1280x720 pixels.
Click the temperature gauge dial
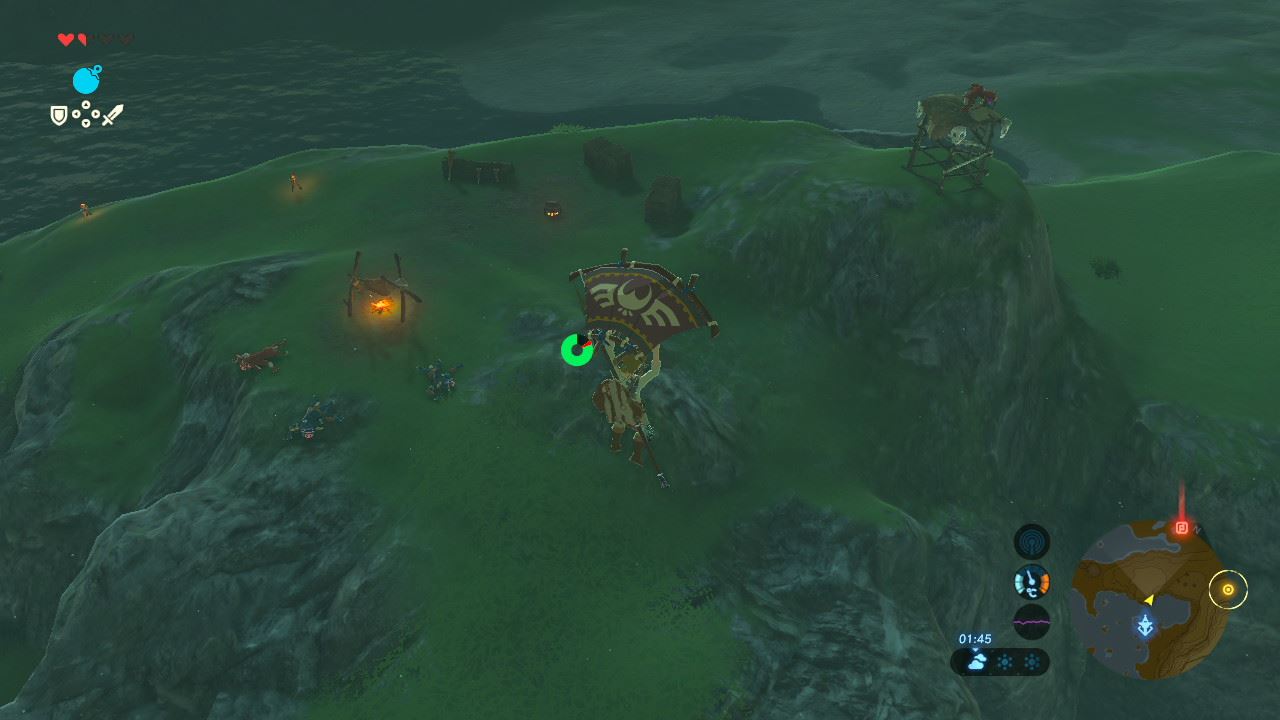tap(1032, 581)
